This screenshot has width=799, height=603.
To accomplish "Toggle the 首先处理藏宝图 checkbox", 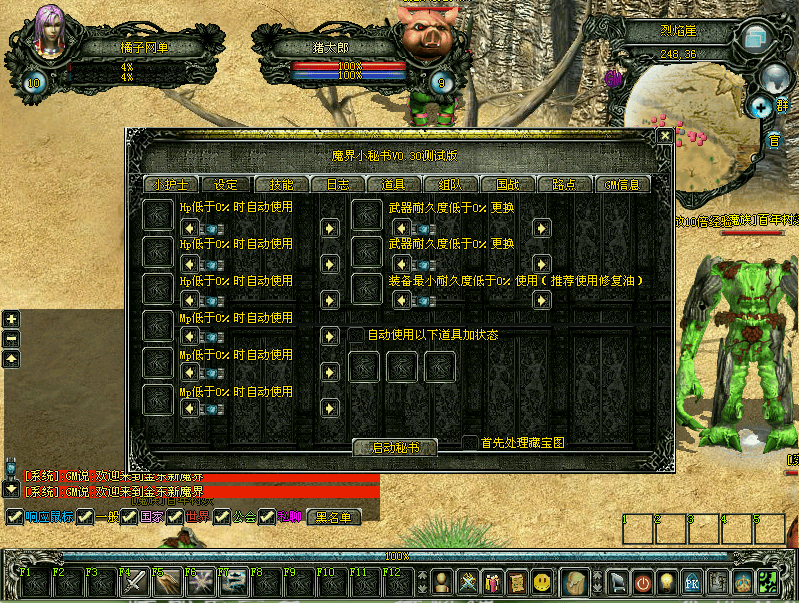I will coord(470,442).
